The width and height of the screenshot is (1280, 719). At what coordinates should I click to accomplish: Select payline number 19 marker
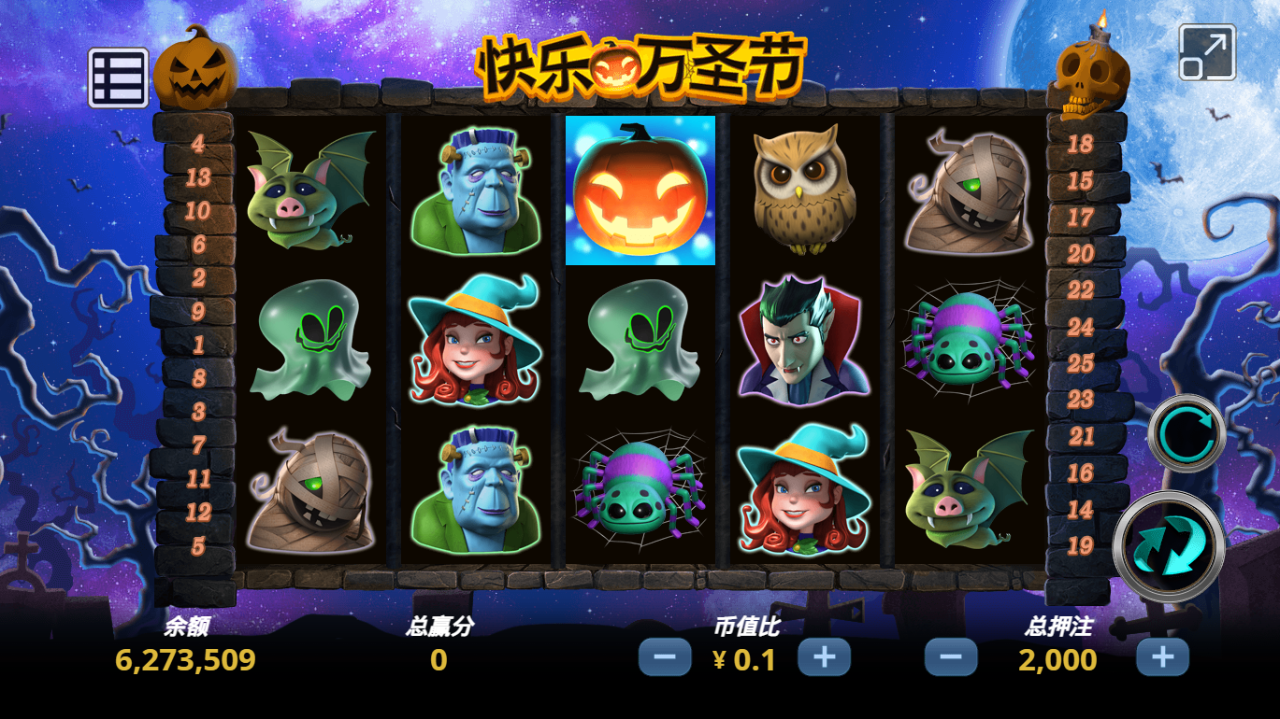coord(1080,546)
